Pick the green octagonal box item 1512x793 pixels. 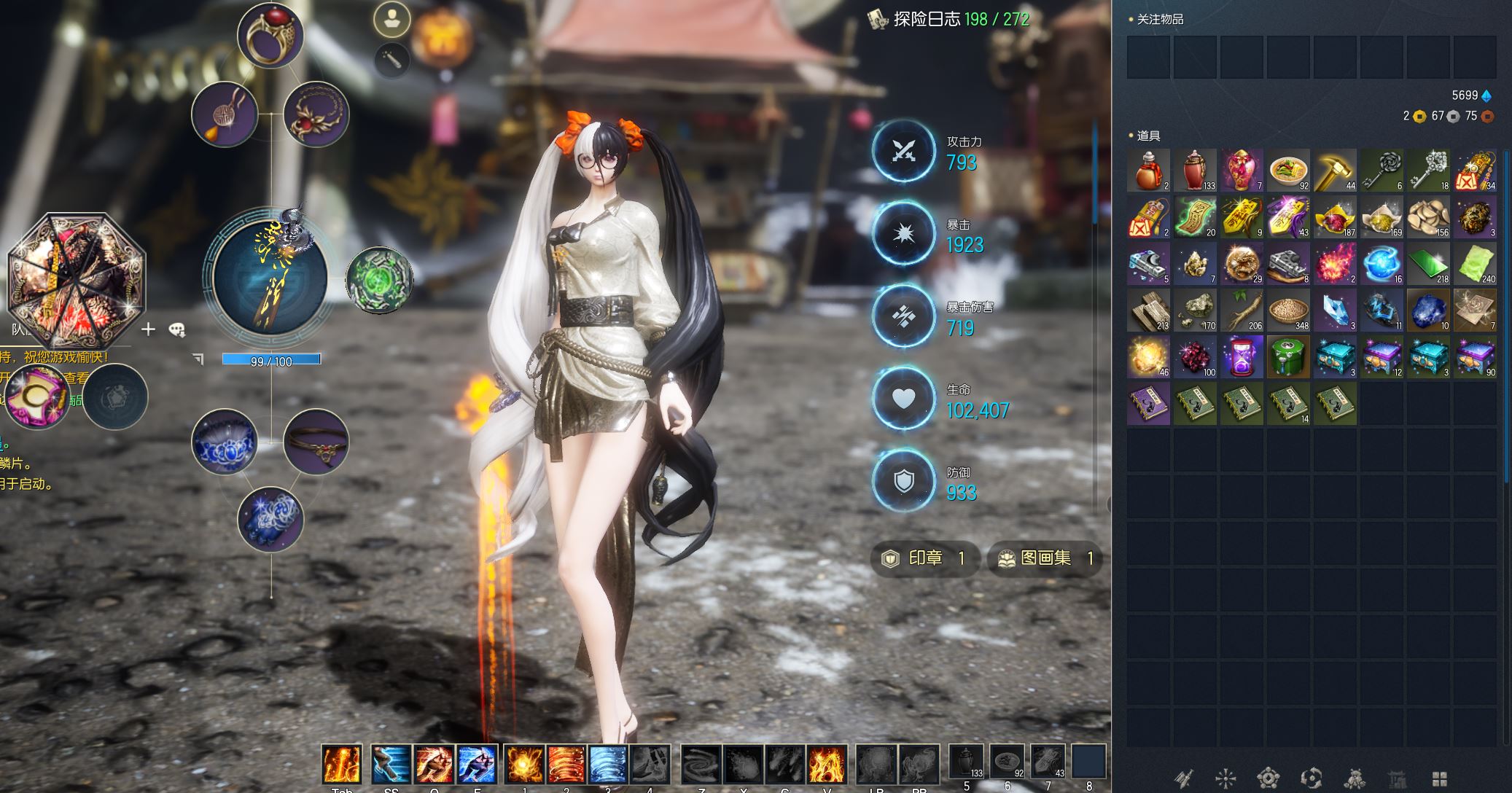coord(1288,357)
